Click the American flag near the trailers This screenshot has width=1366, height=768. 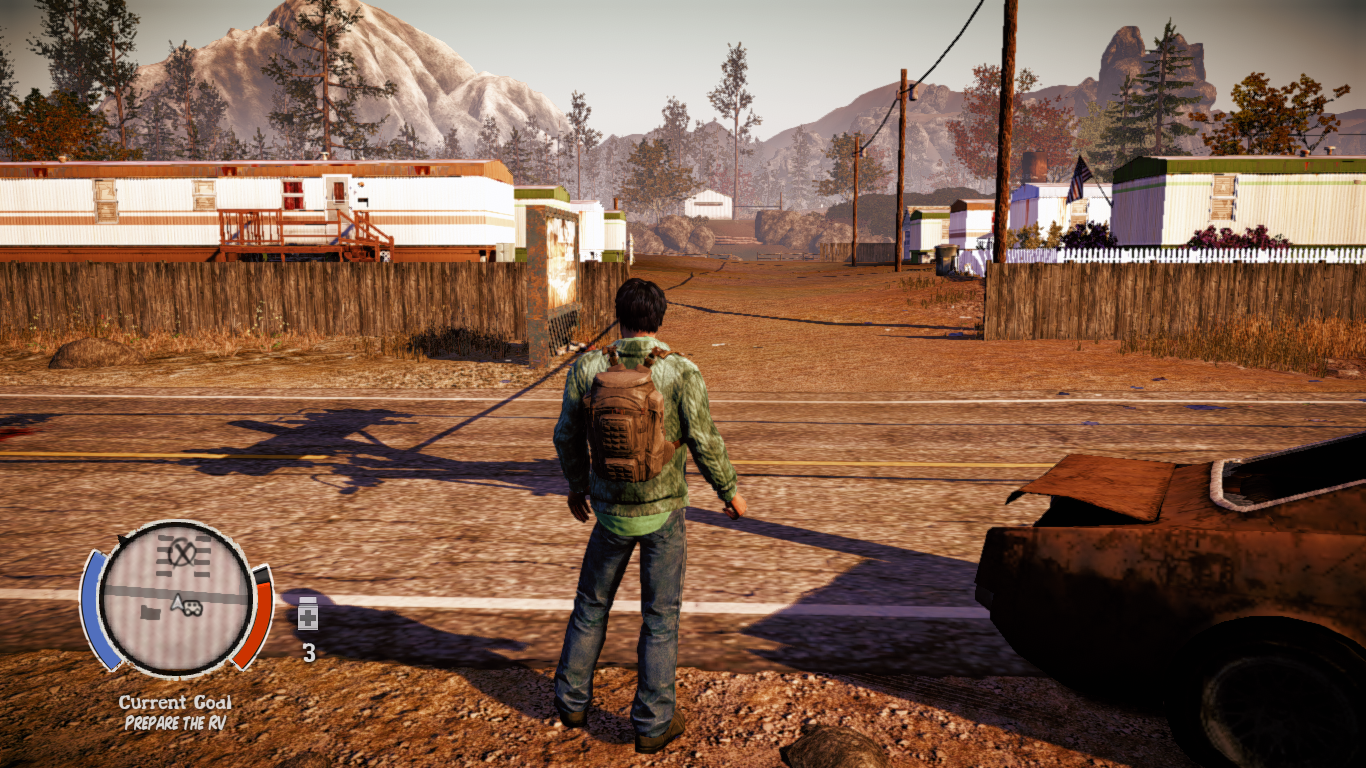(1078, 179)
